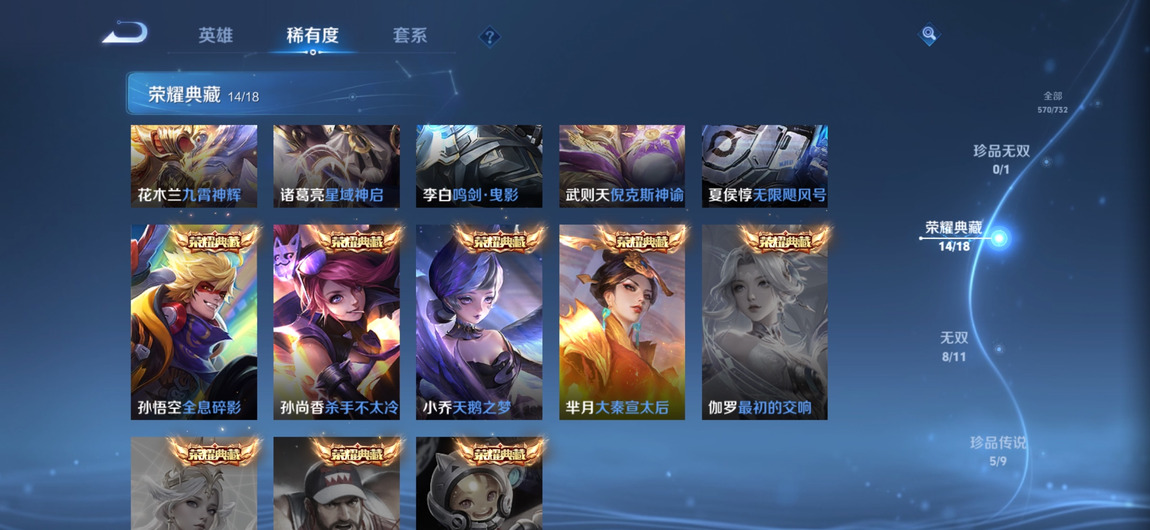Image resolution: width=1150 pixels, height=530 pixels.
Task: Select the 孙尚香 杀手不太冷 skin card
Action: click(x=336, y=322)
